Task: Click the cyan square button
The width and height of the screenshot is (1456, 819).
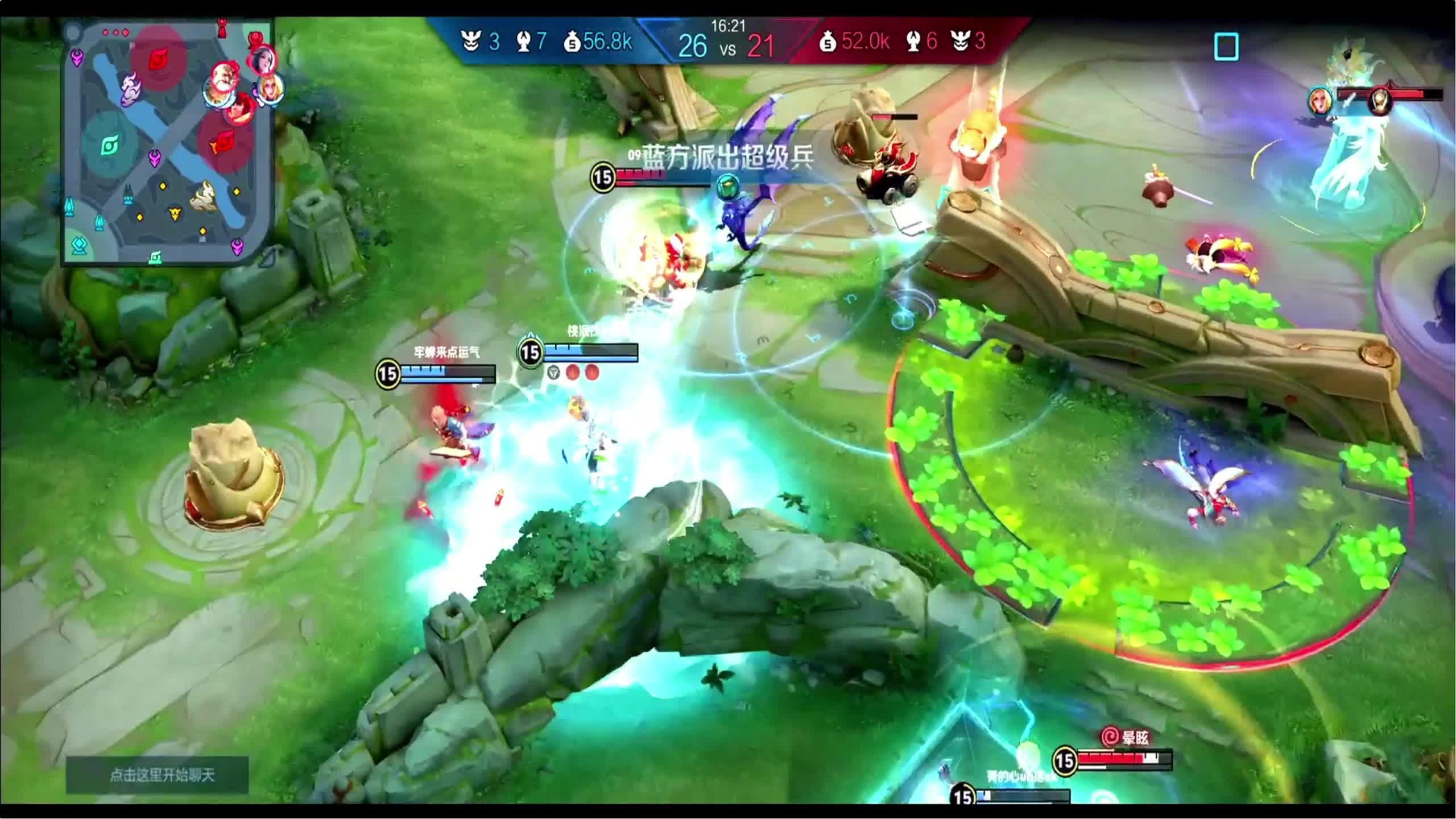Action: (1226, 47)
